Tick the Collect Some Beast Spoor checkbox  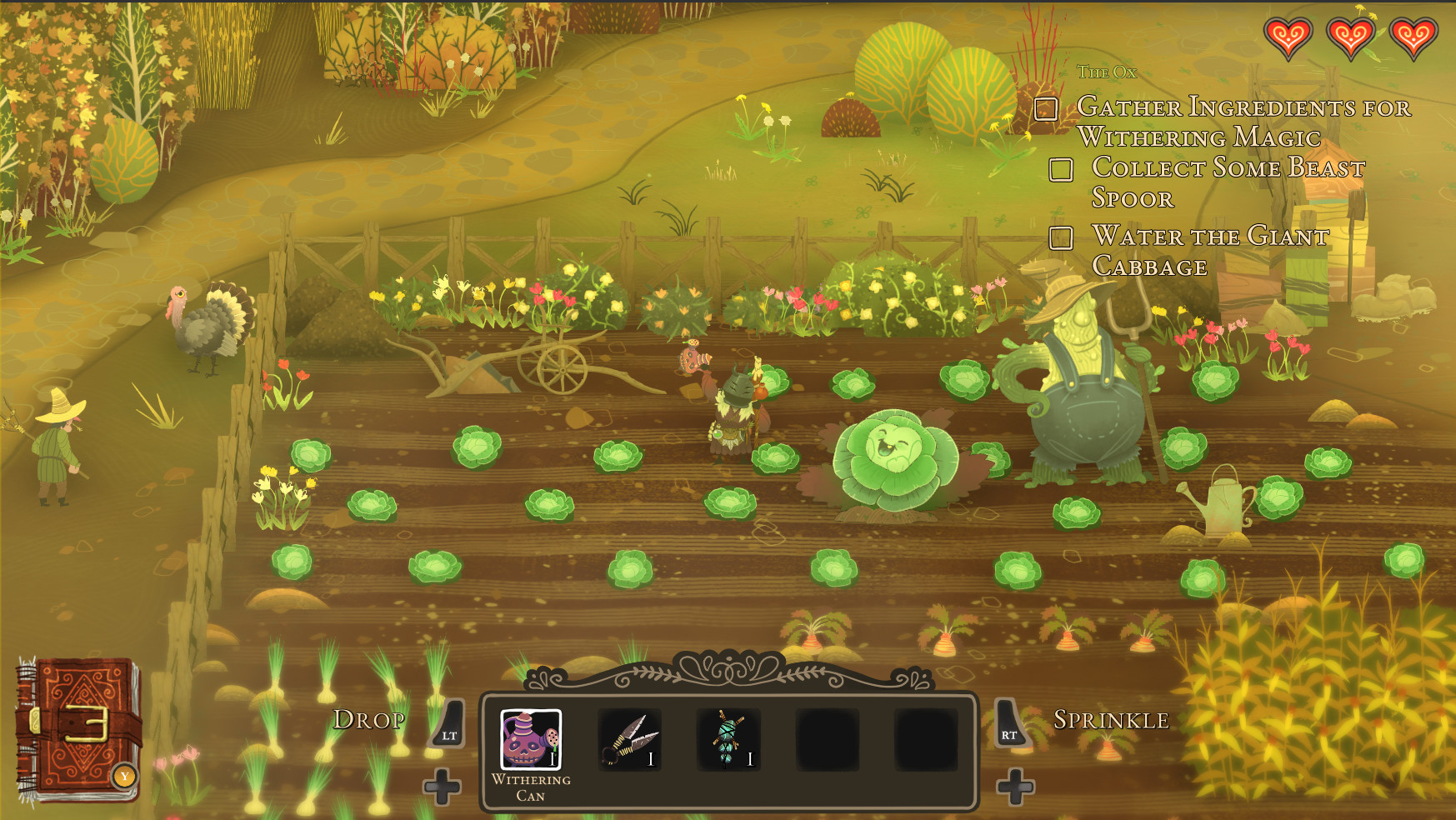1062,170
